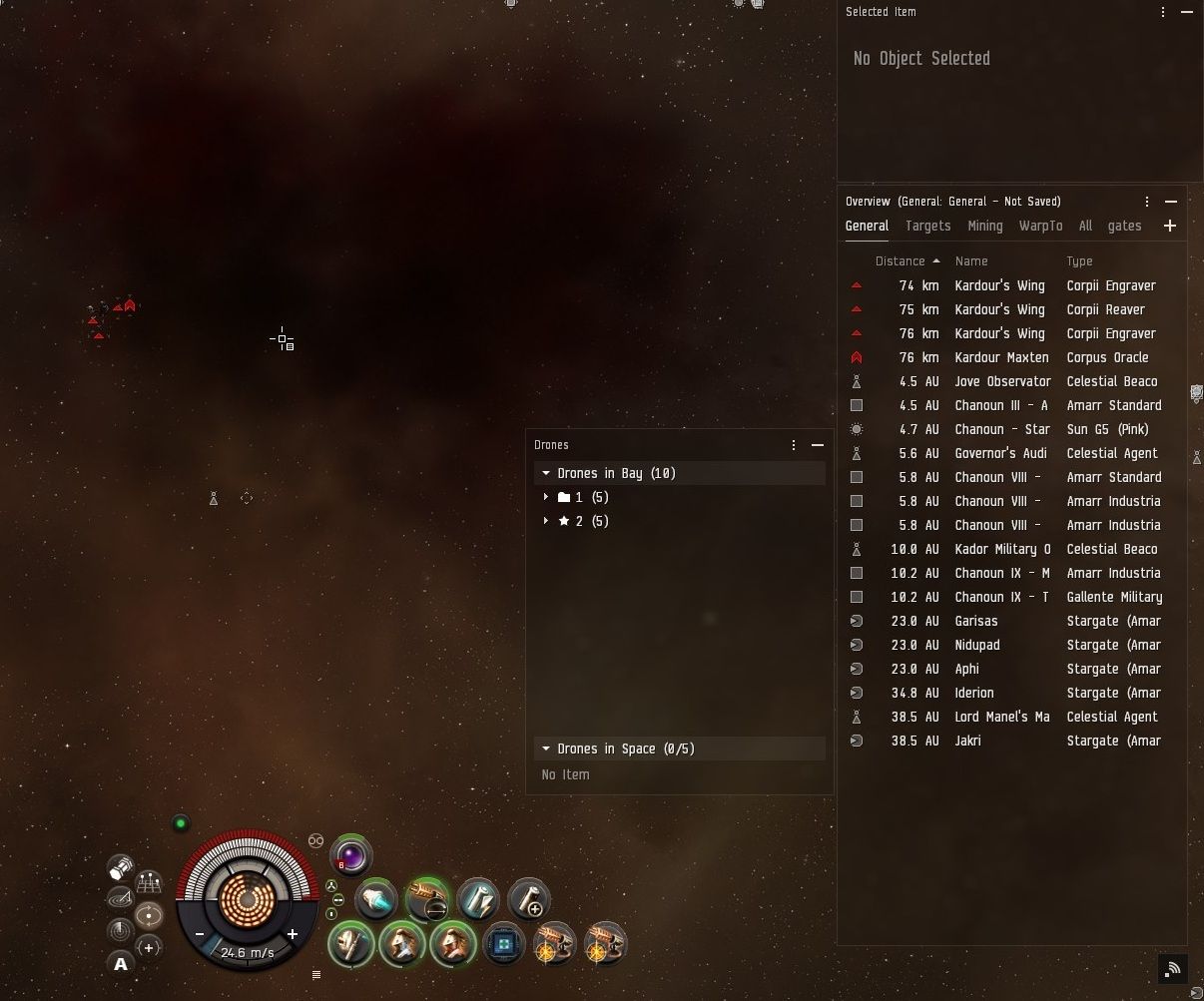Switch to the gates overview tab
This screenshot has width=1204, height=1001.
coord(1124,227)
